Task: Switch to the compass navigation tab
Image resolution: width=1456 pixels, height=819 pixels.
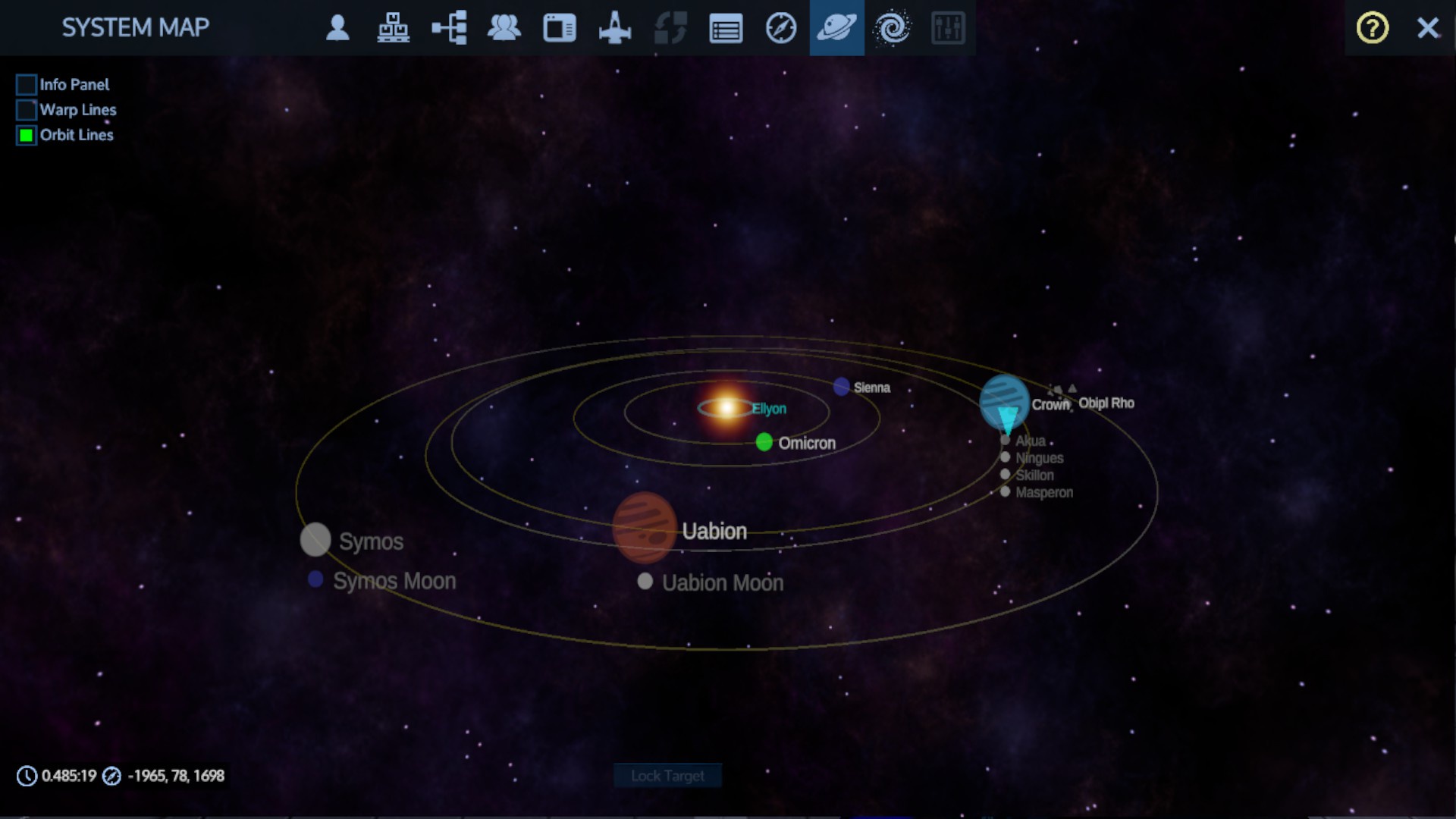Action: [x=781, y=28]
